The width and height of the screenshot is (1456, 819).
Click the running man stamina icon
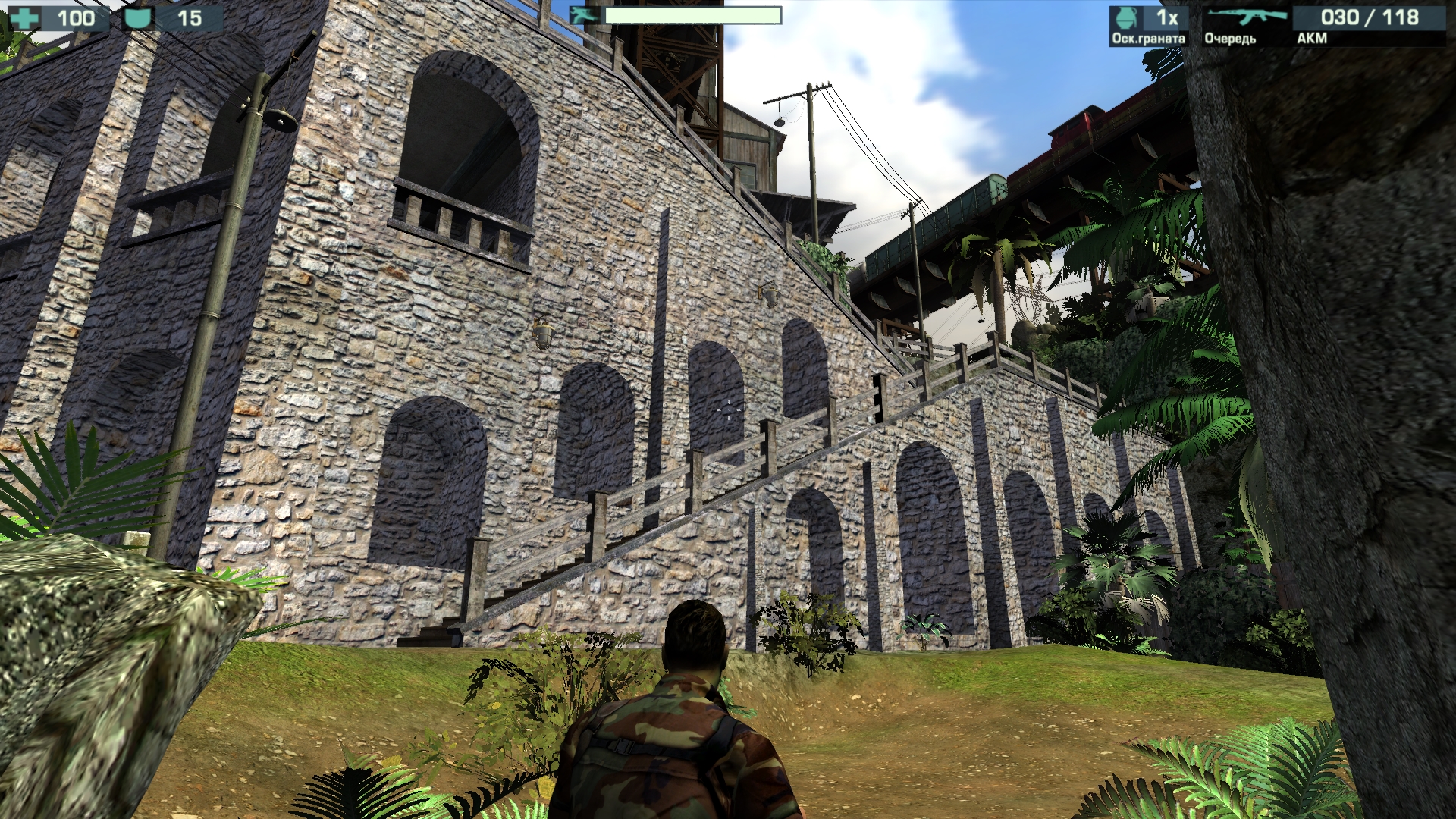(x=585, y=15)
